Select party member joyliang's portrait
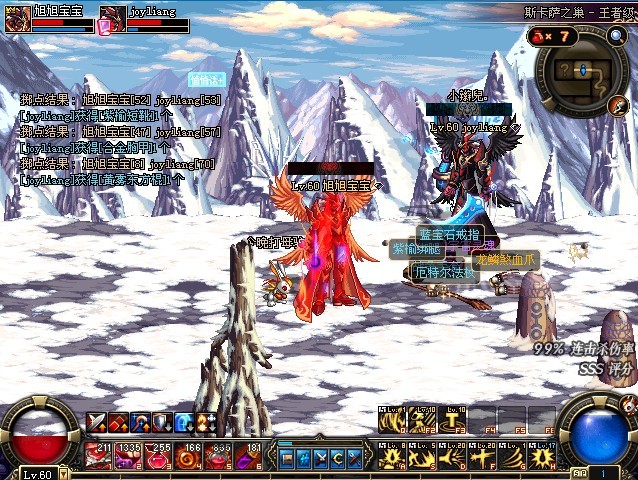 coord(111,15)
